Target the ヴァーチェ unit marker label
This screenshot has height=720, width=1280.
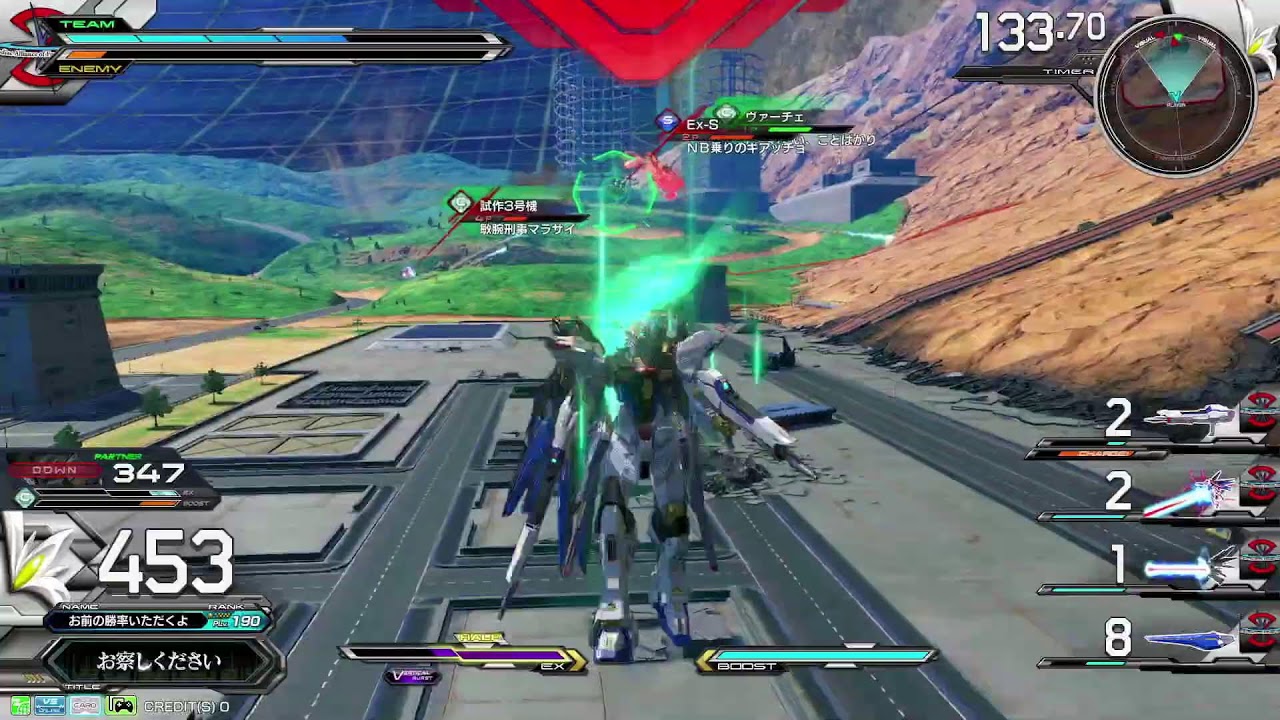point(773,117)
